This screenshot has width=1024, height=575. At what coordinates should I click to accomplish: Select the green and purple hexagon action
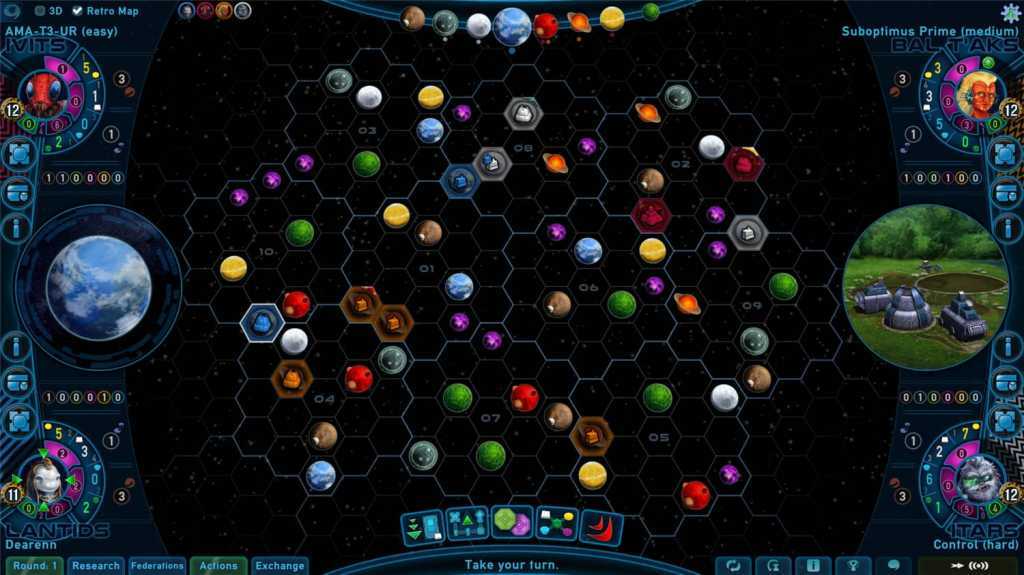pyautogui.click(x=512, y=523)
